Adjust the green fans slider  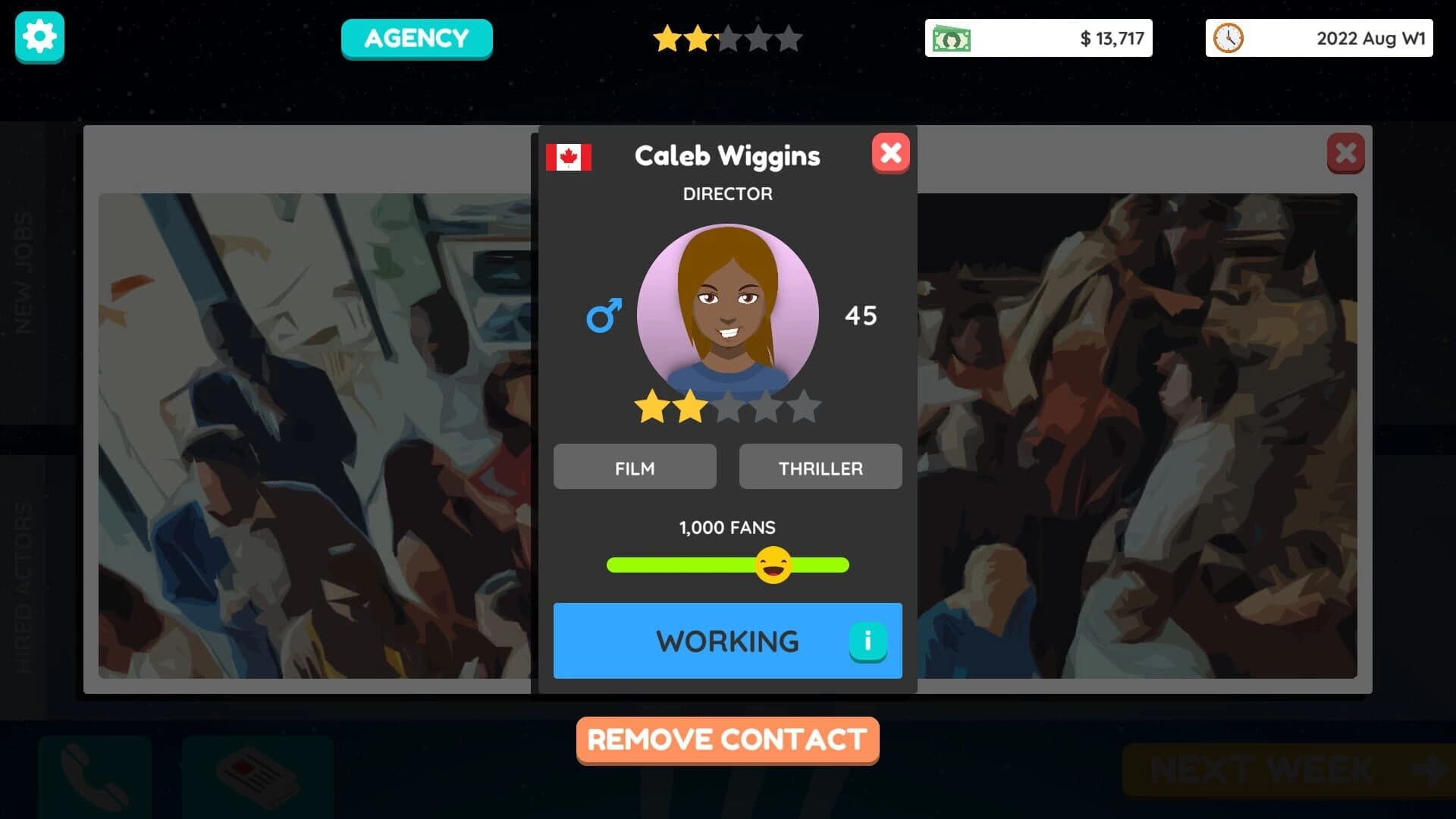[x=682, y=564]
